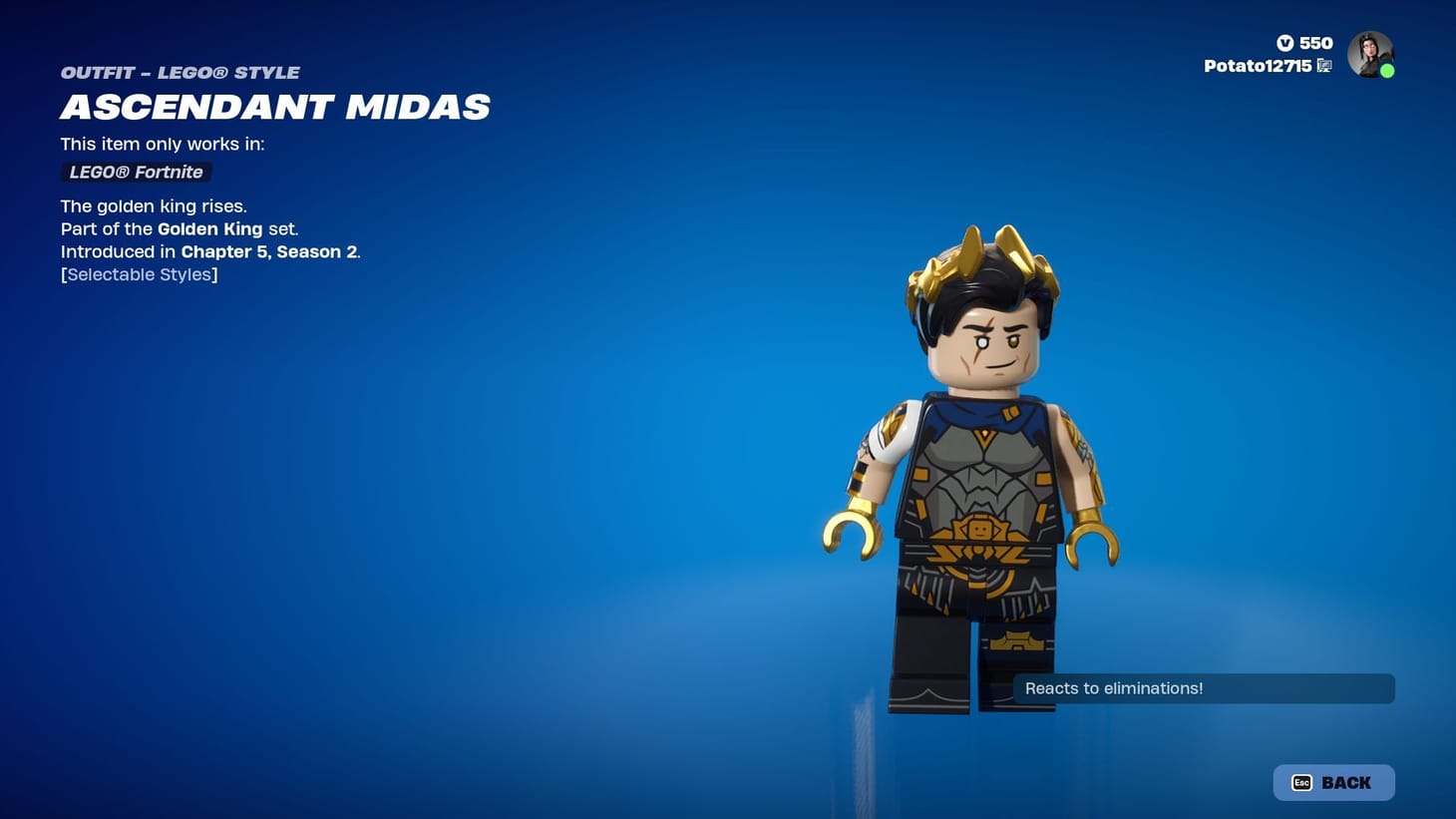Open the player profile avatar

1370,54
